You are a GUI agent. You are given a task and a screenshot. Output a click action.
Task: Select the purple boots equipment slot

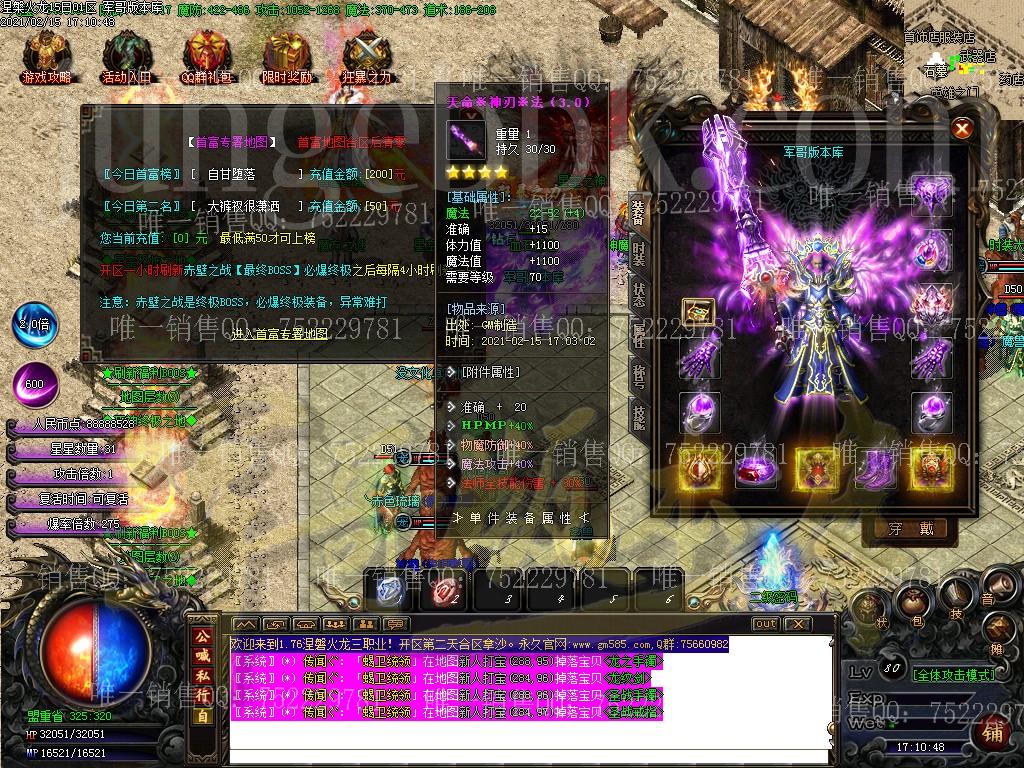click(874, 468)
